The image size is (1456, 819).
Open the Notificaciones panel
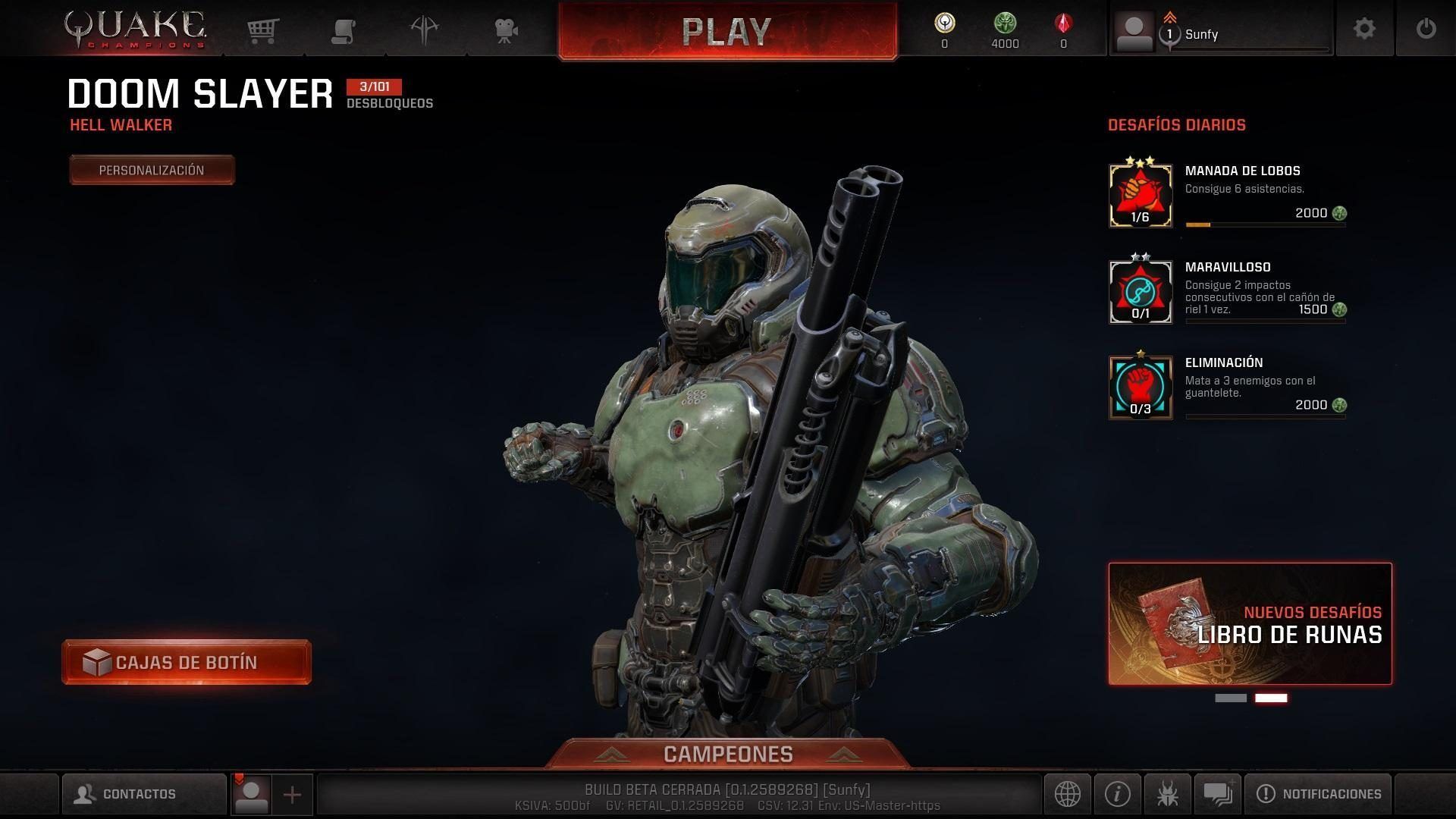(1318, 794)
